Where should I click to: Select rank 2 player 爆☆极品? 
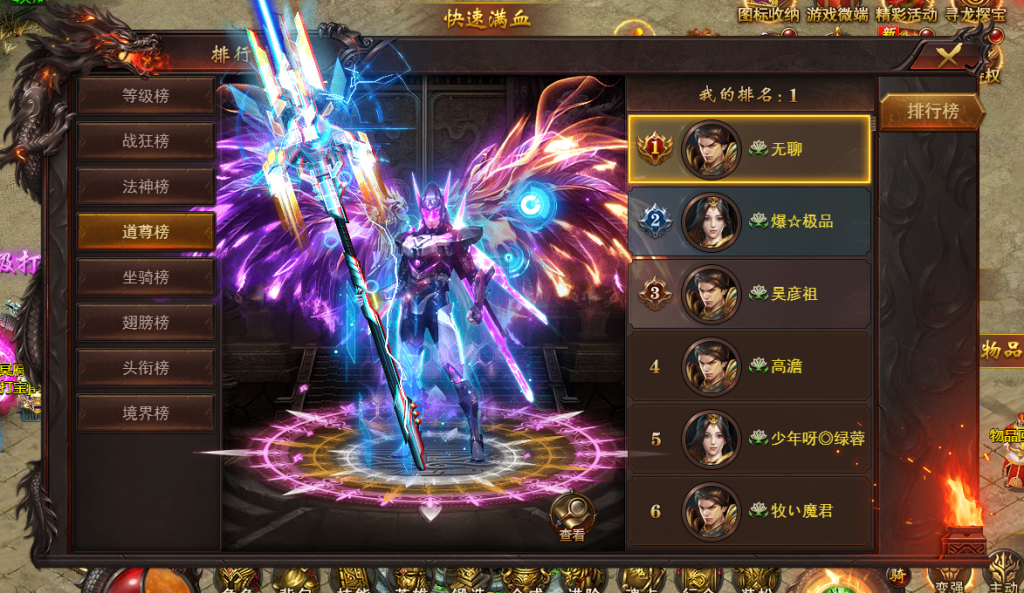pos(749,221)
